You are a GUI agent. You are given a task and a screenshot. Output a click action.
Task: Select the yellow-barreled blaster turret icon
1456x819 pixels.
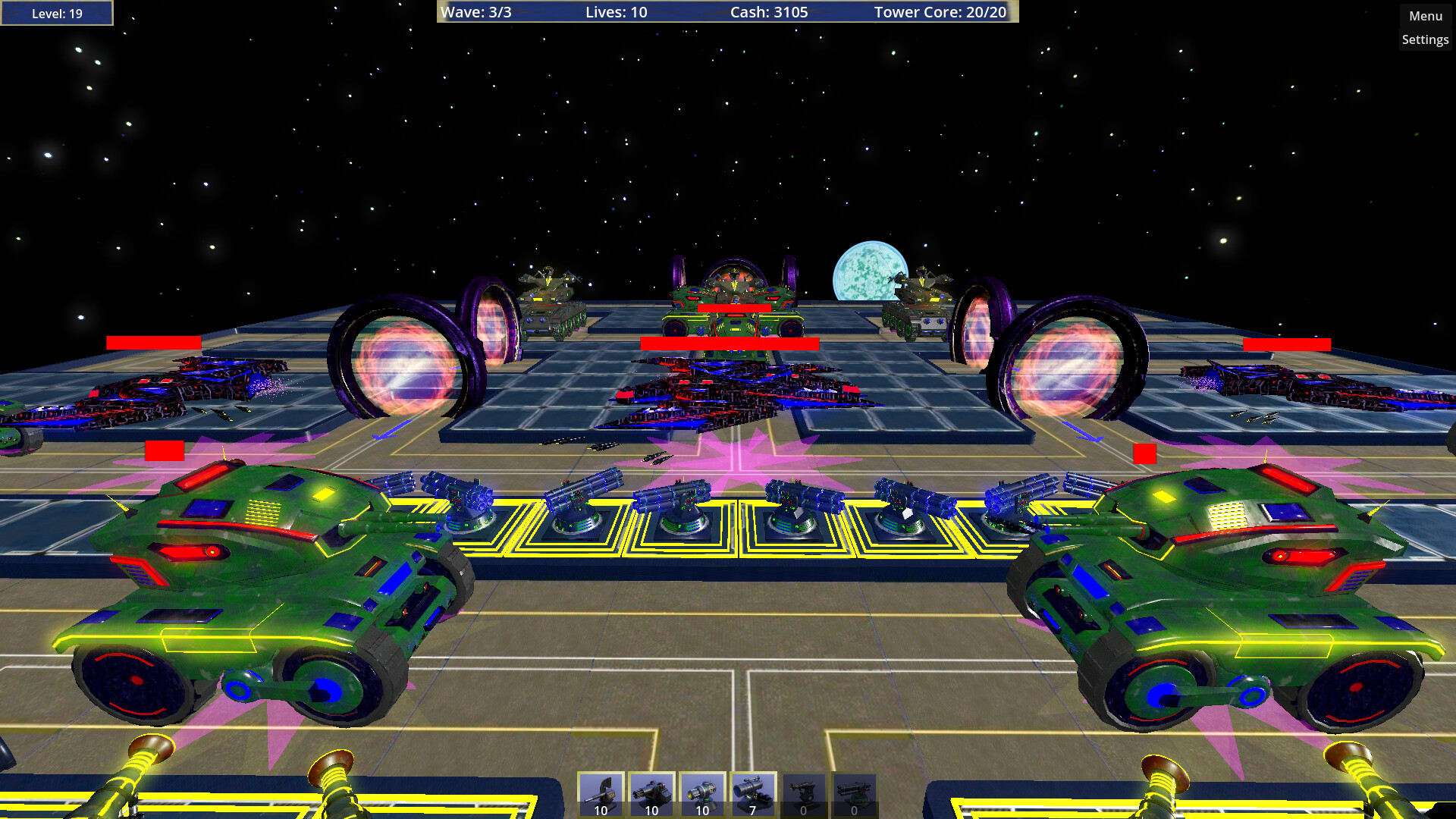701,795
